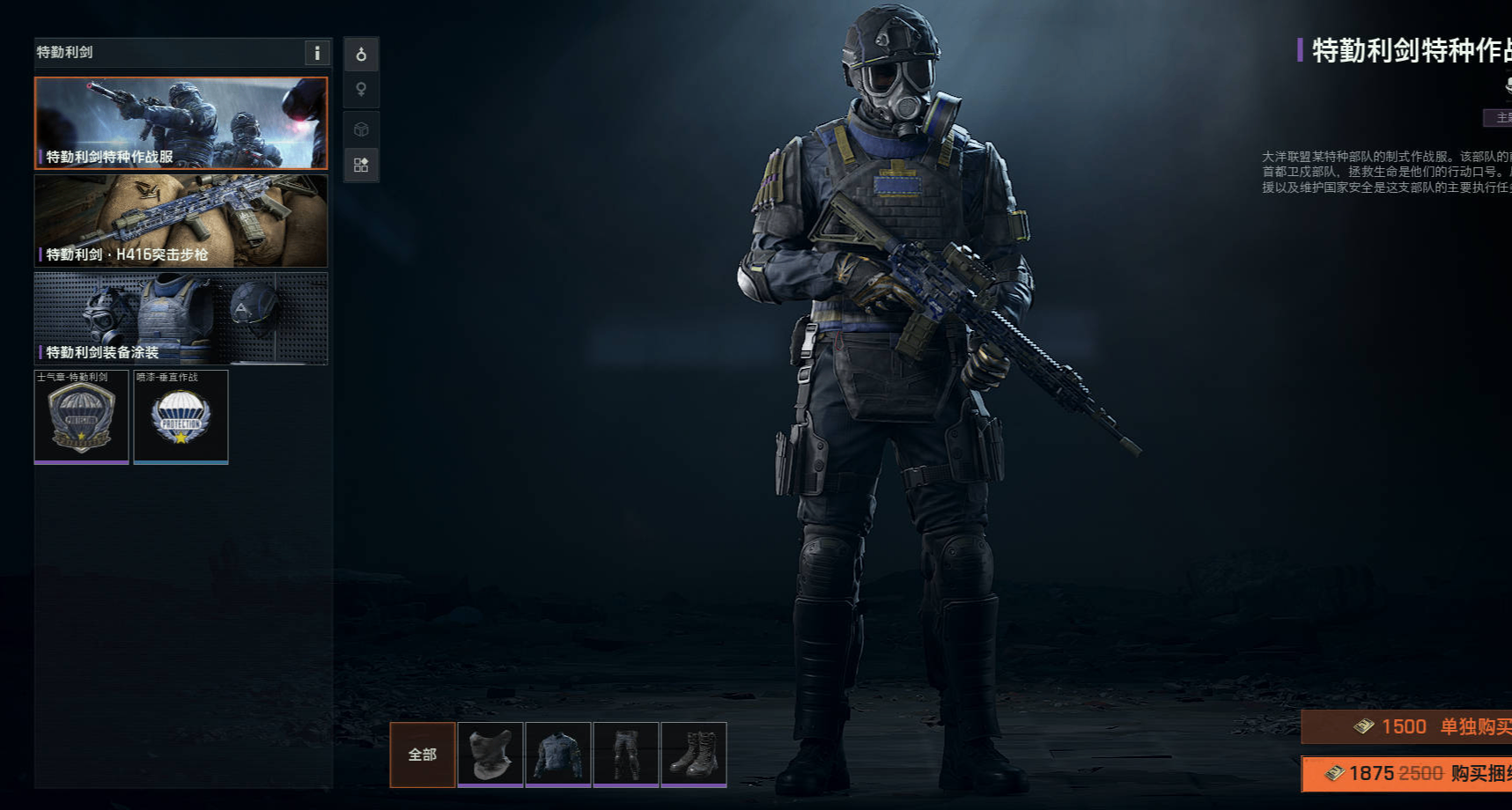Select the 士气章-特勤利剑 badge item

81,416
